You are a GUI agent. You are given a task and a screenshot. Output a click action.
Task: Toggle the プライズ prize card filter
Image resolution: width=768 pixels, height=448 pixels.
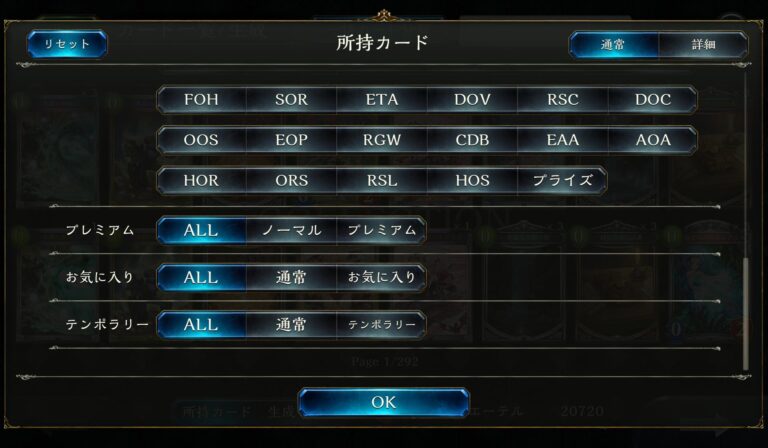[x=562, y=181]
